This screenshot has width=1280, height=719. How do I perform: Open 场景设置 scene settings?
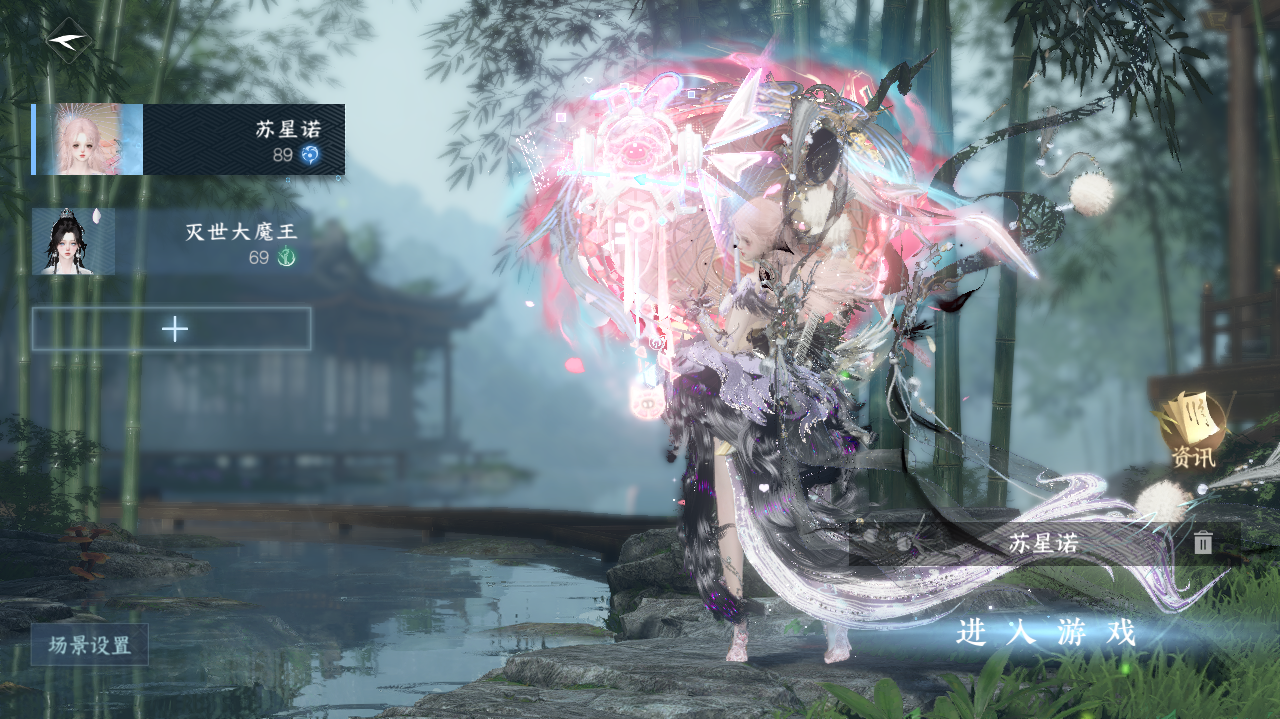point(90,645)
